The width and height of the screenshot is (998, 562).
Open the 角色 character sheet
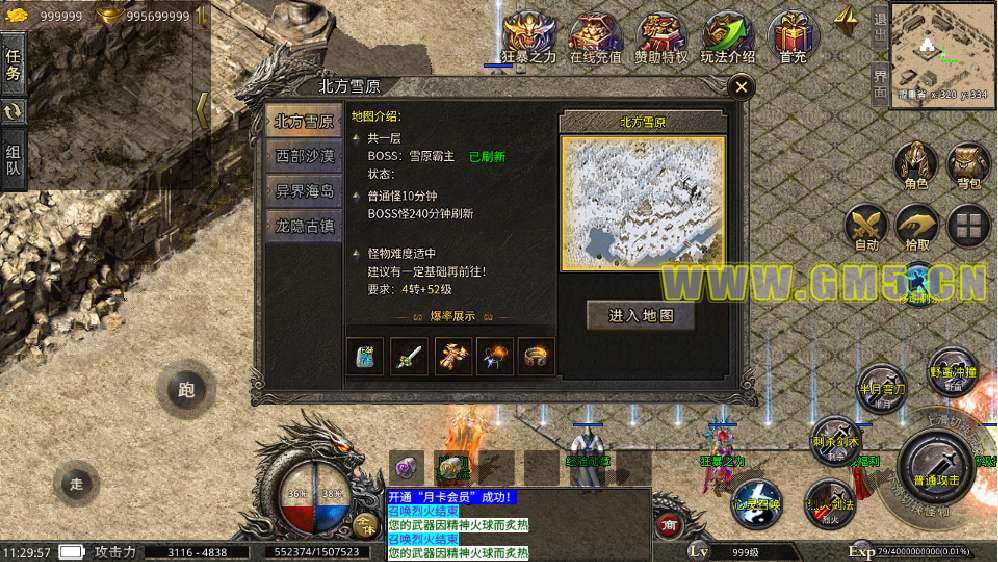(916, 164)
